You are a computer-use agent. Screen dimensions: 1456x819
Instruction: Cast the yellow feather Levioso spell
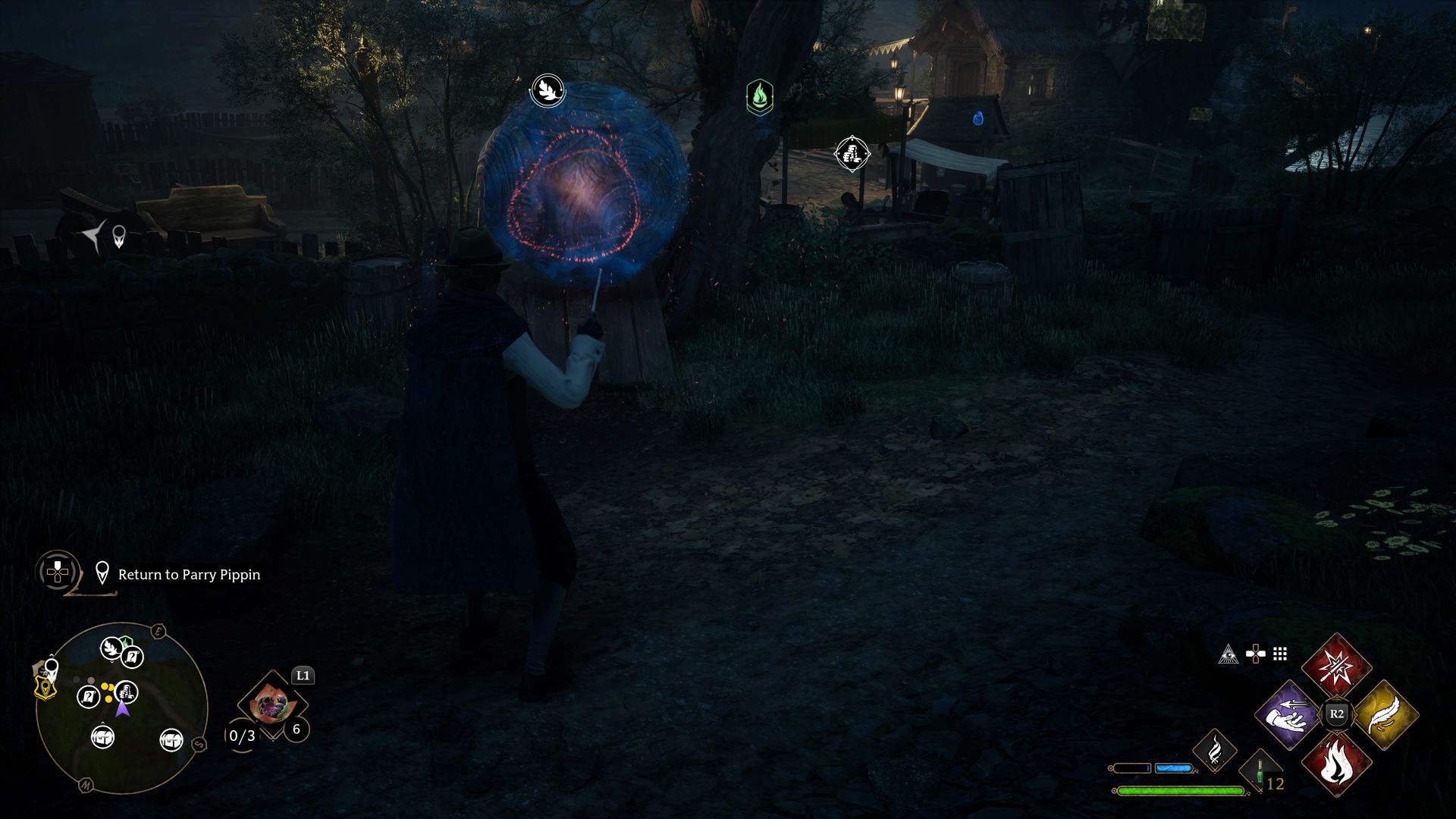pos(1385,715)
